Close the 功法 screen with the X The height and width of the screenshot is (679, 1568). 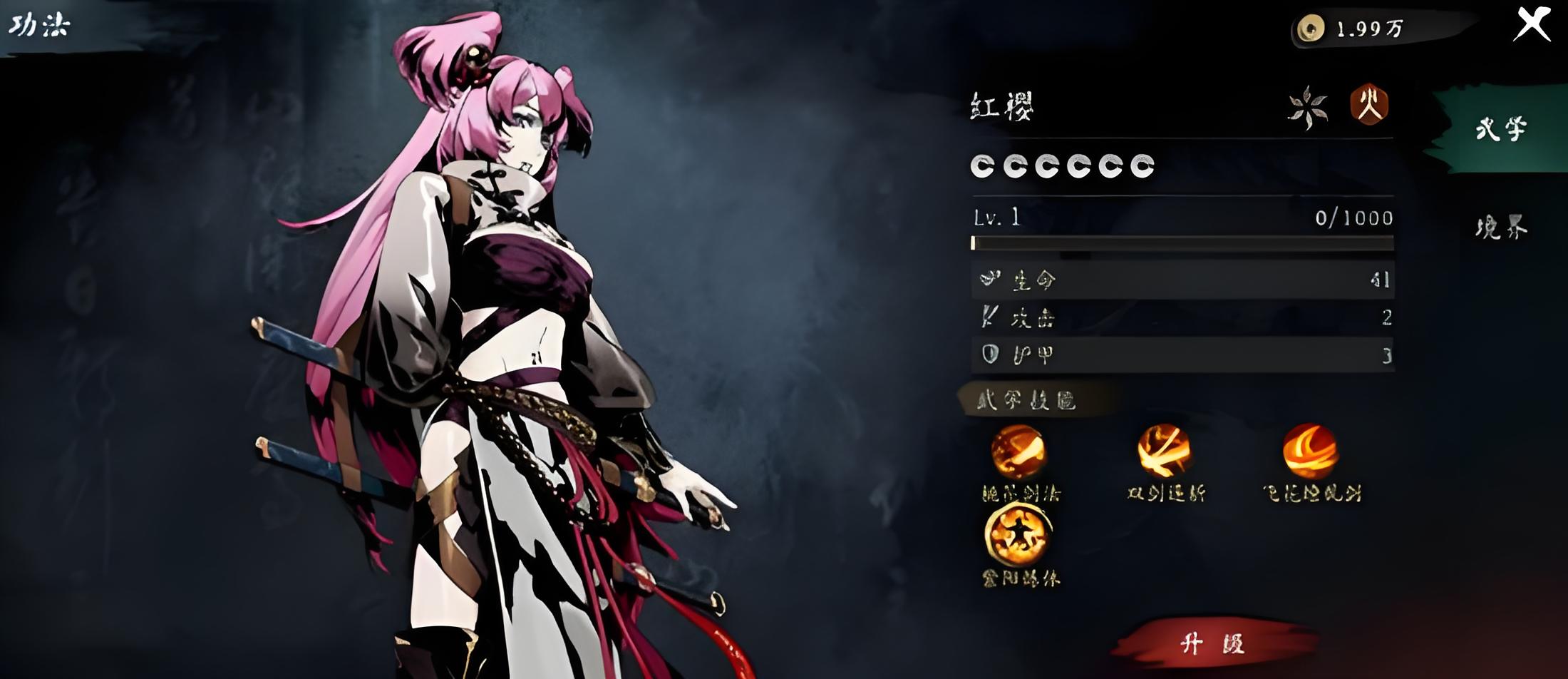point(1532,24)
